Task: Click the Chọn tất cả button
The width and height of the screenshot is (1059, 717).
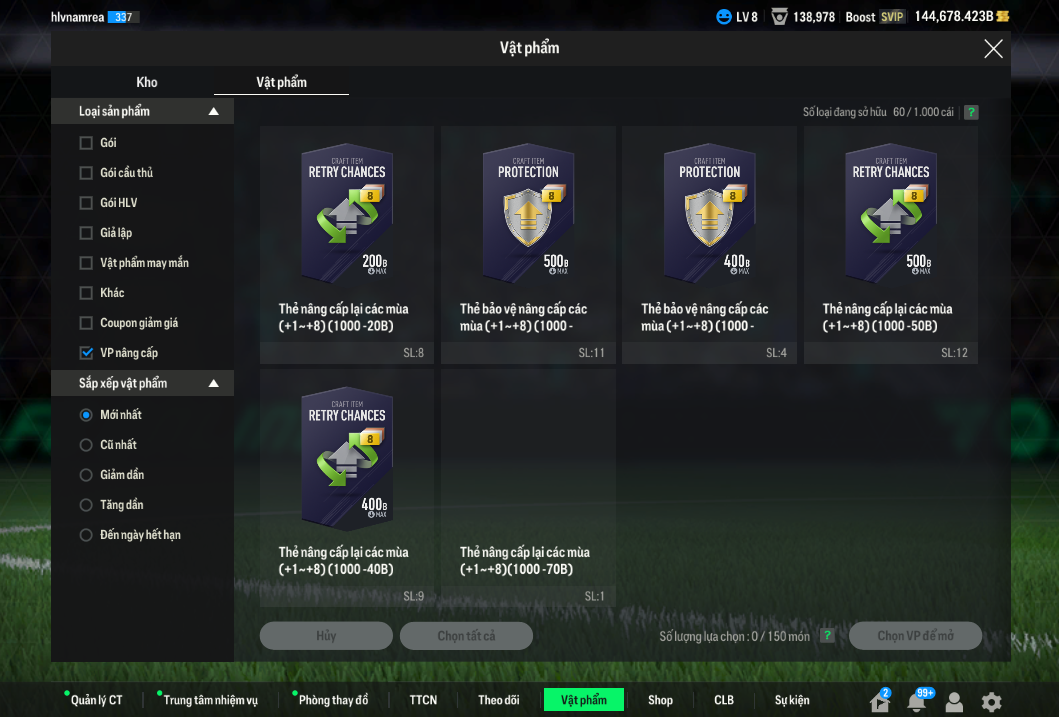Action: pos(466,636)
